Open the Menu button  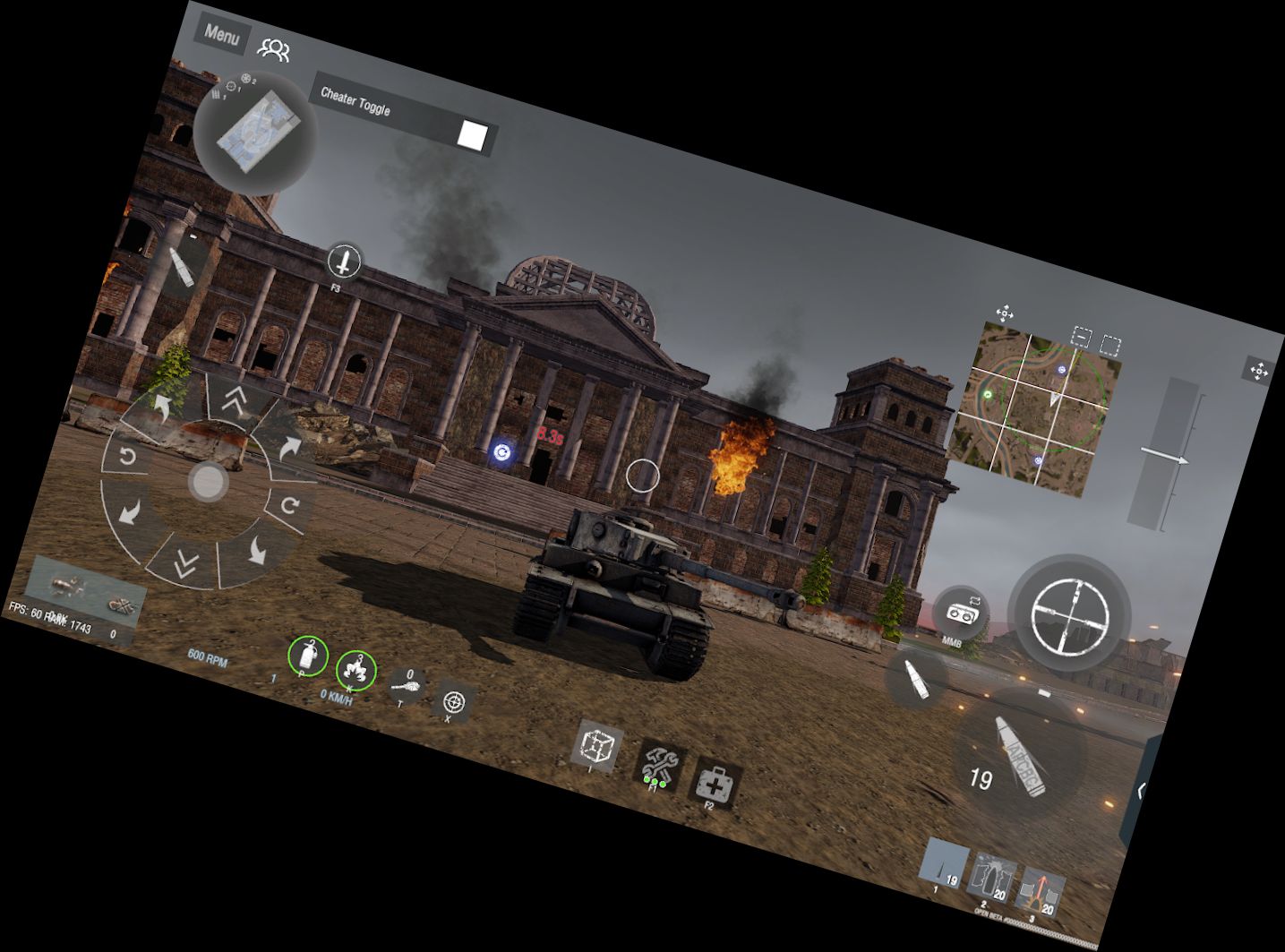click(x=220, y=38)
